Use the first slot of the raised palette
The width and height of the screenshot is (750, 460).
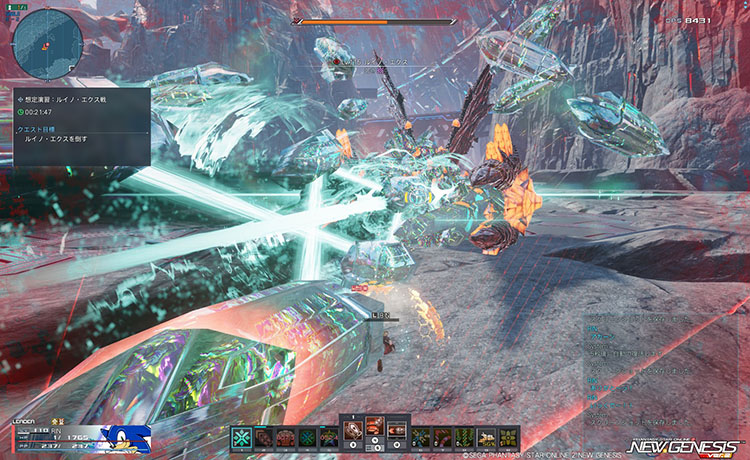coord(352,429)
